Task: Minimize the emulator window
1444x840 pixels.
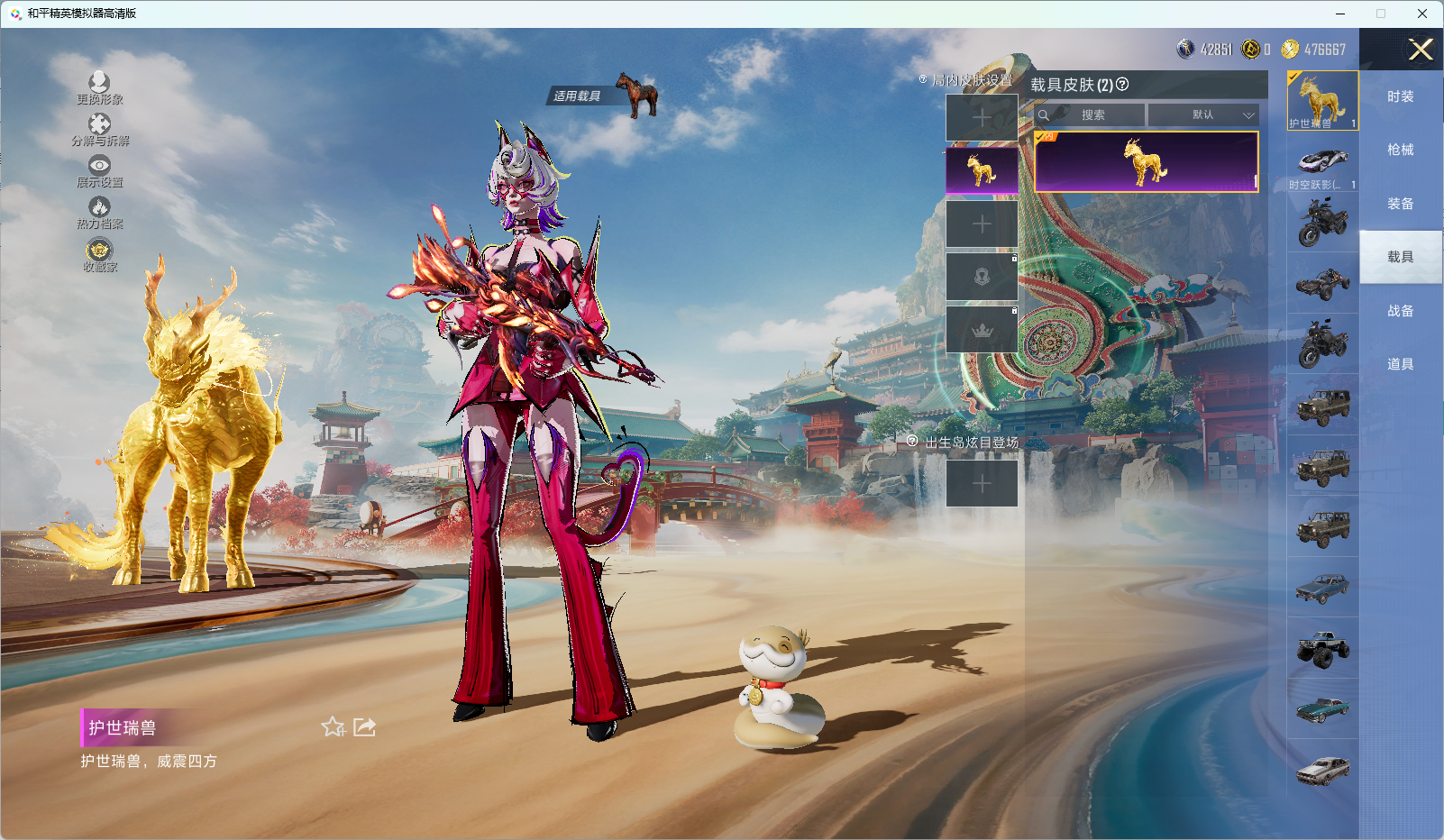Action: point(1340,14)
